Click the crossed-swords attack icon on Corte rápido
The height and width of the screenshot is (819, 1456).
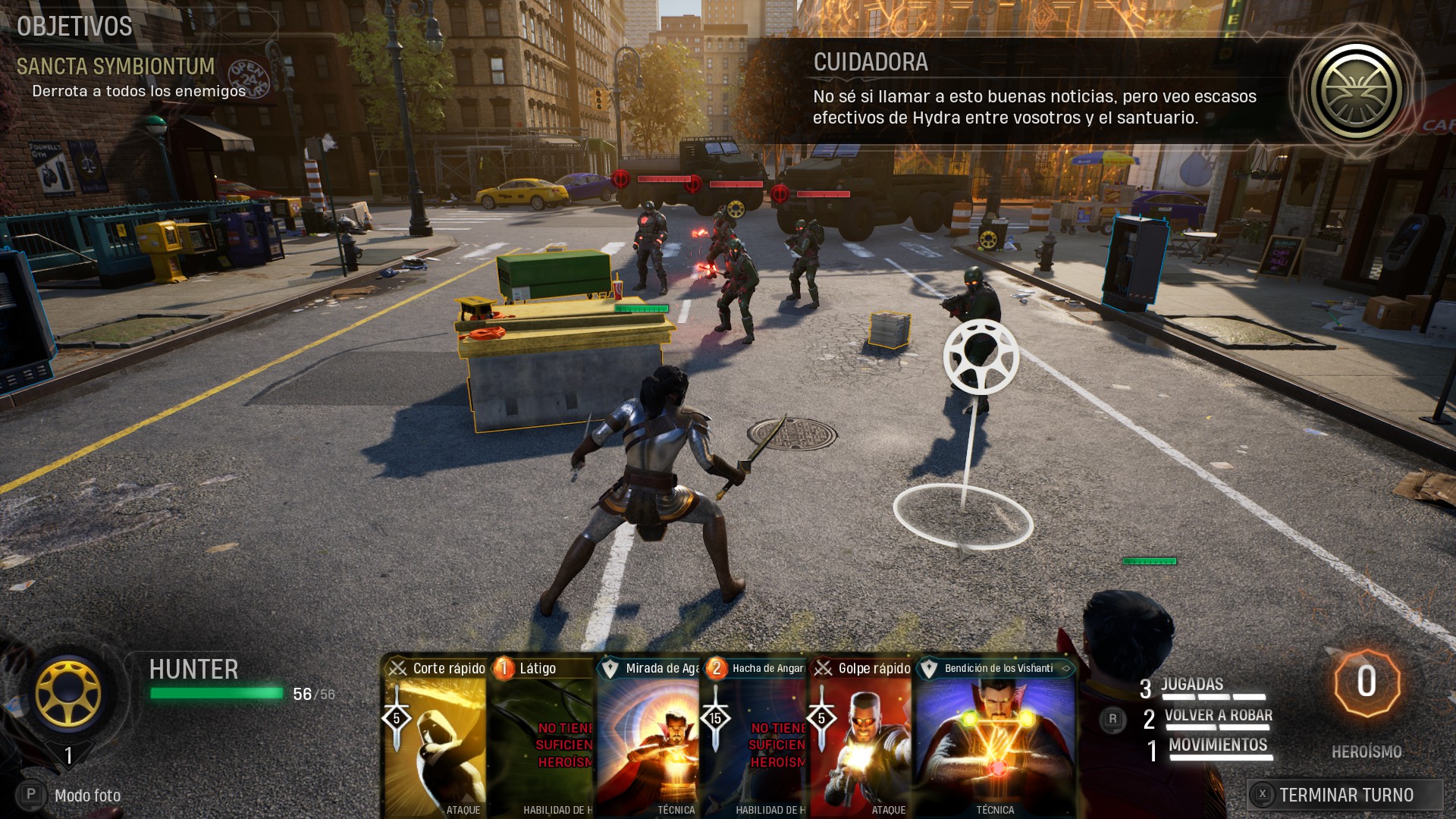pyautogui.click(x=397, y=669)
